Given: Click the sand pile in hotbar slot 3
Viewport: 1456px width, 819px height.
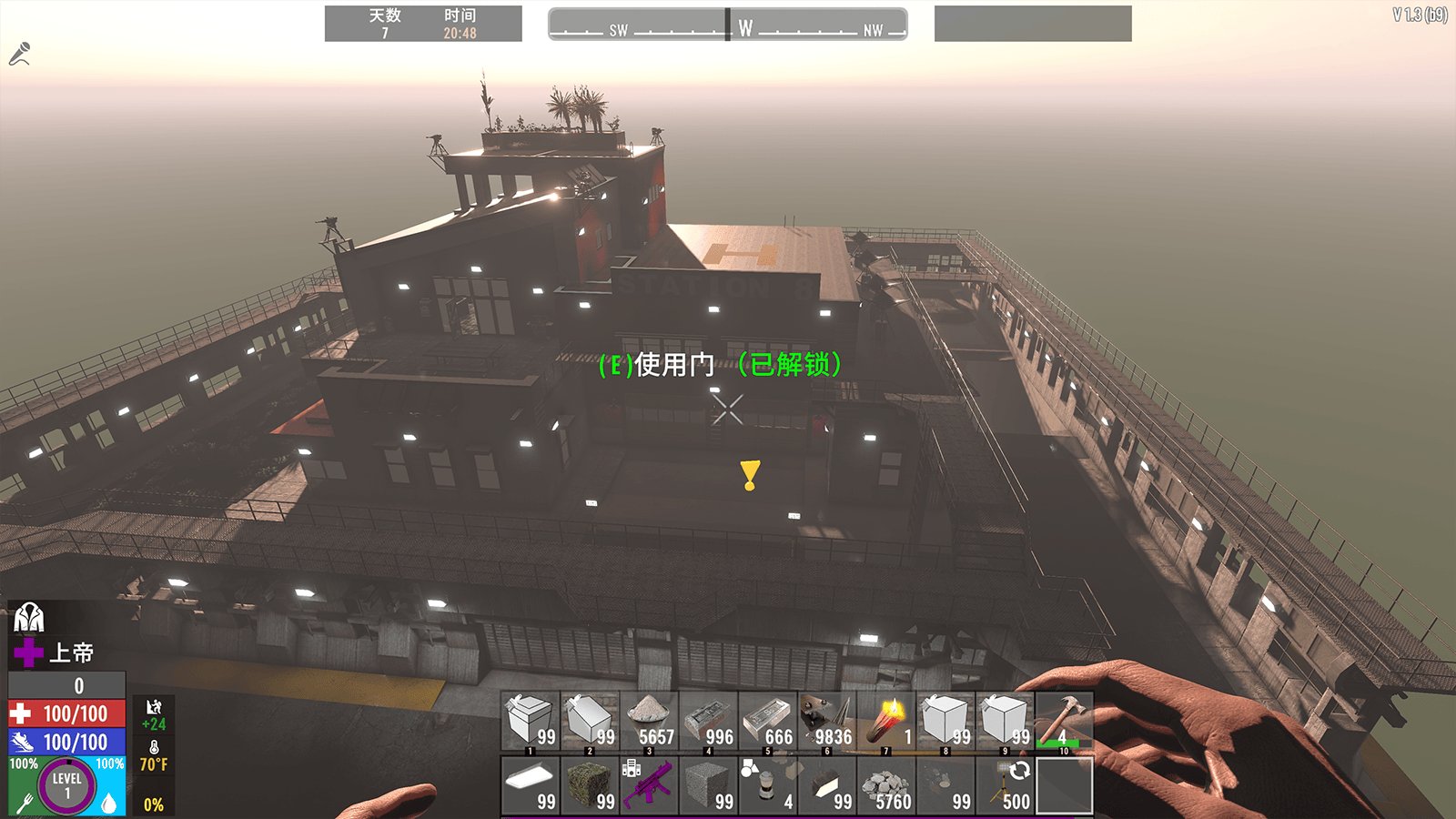Looking at the screenshot, I should (x=651, y=722).
